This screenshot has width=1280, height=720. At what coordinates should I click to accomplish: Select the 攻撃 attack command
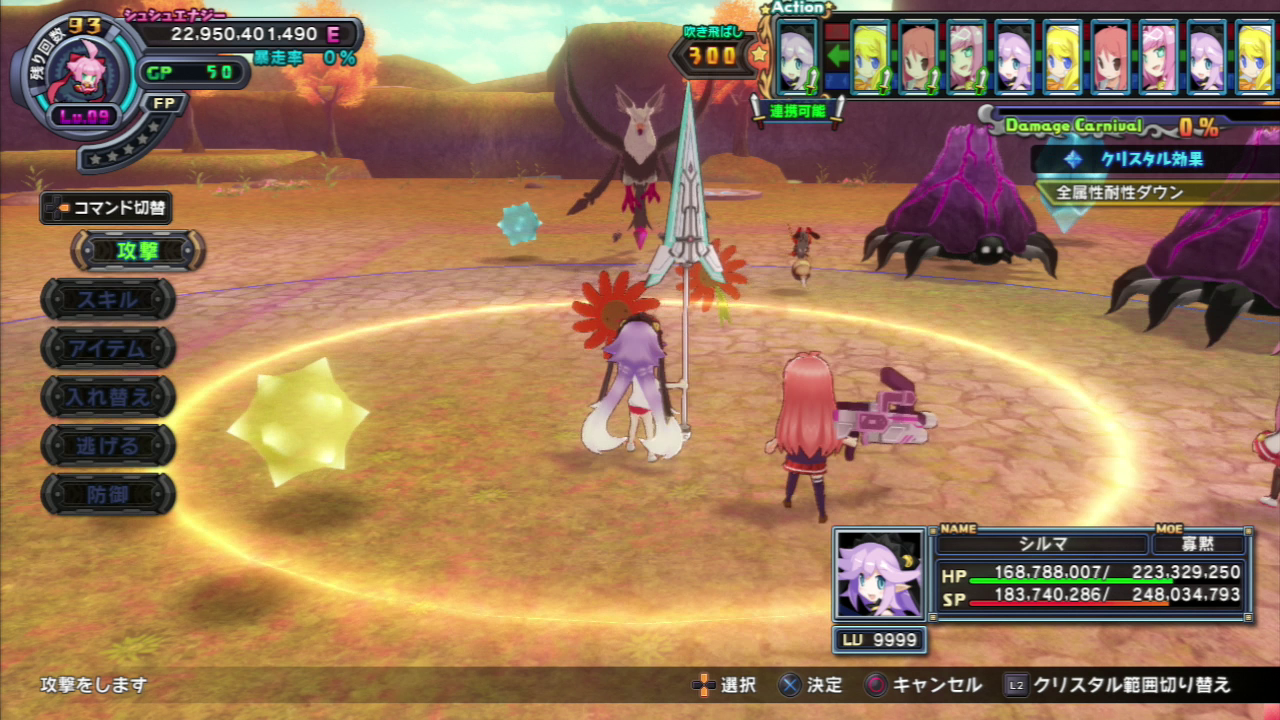(x=137, y=251)
